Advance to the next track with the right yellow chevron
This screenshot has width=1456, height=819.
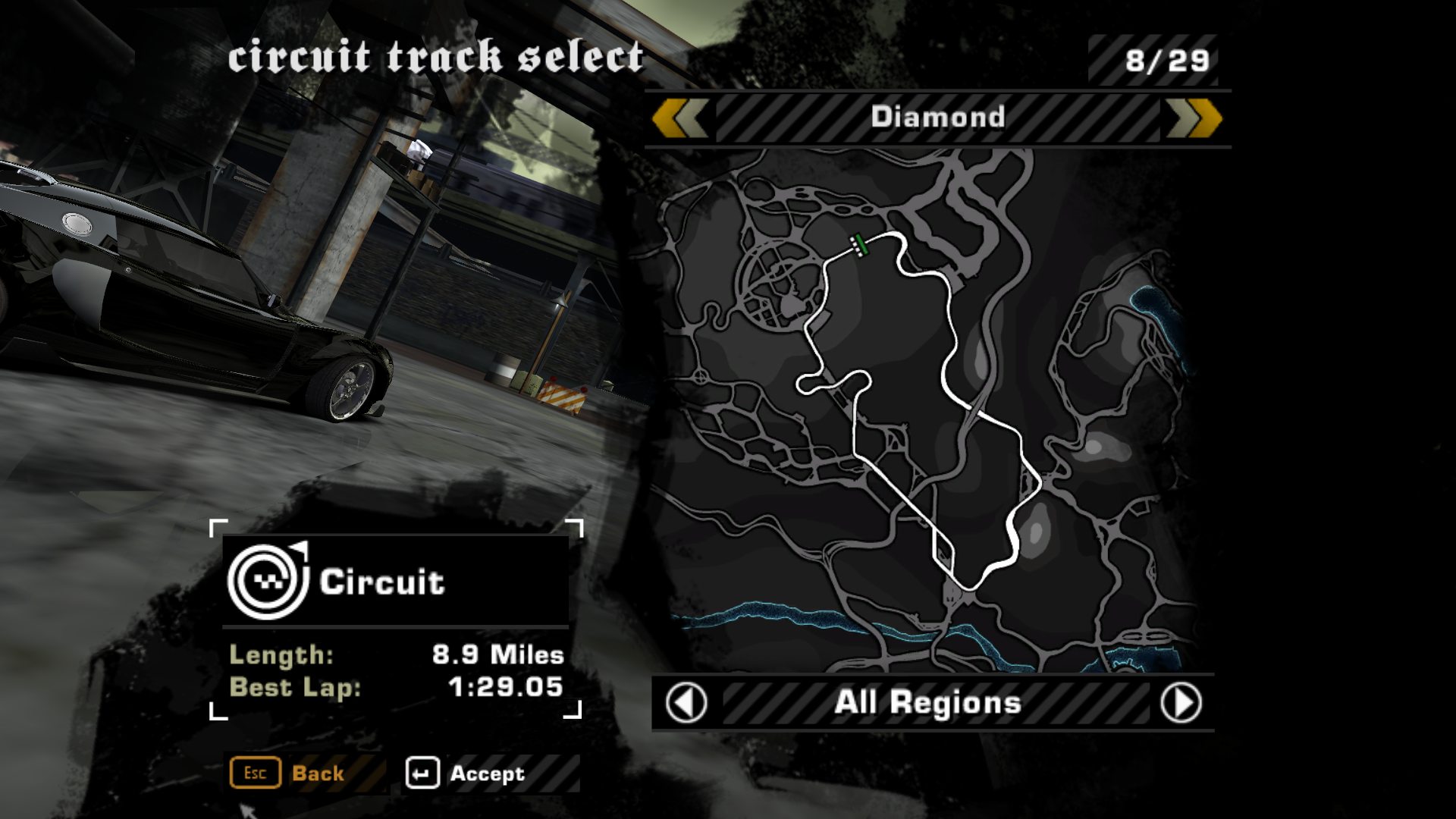click(1195, 119)
